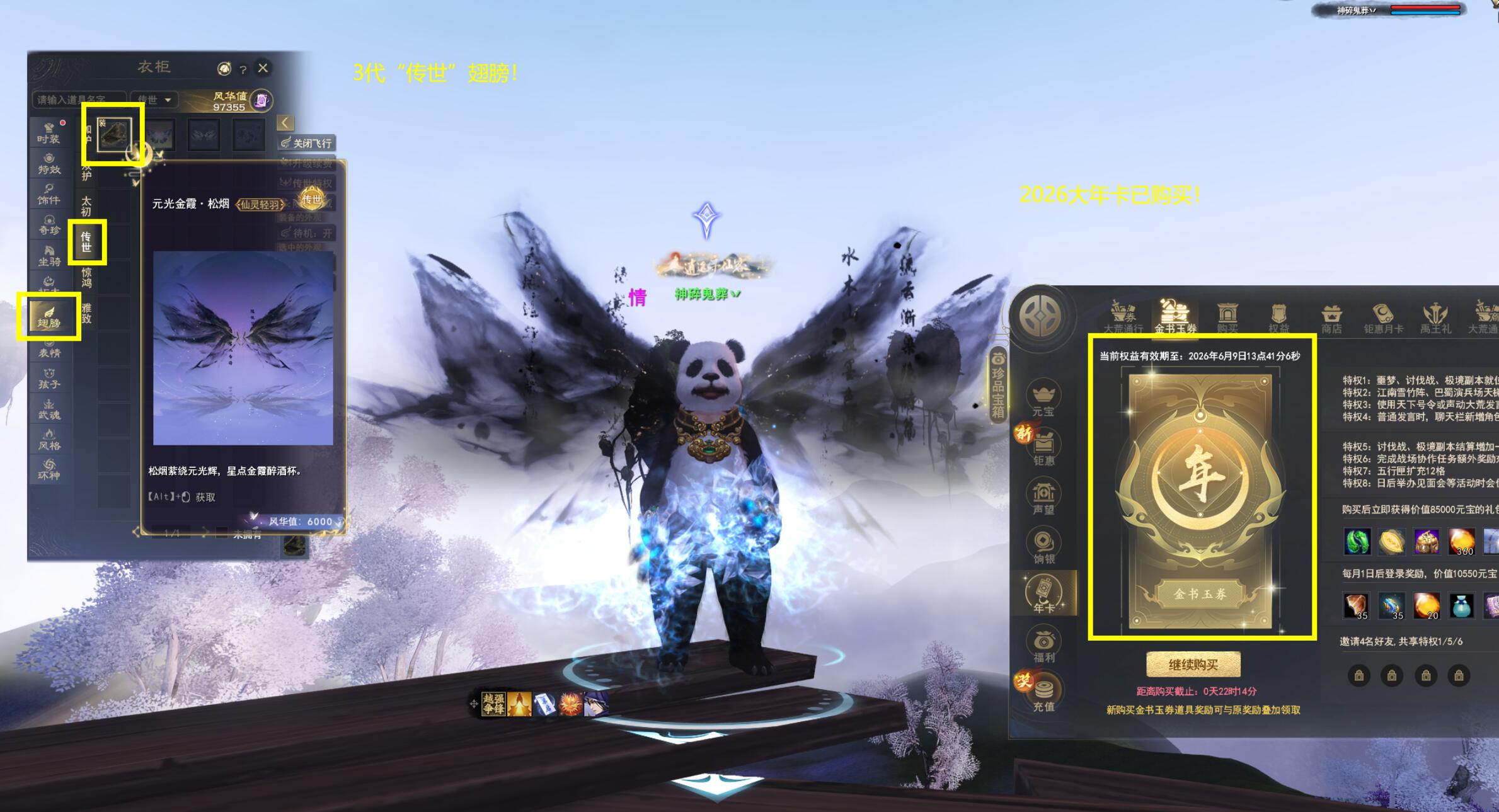Activate the 越强争锋 buff icon

pyautogui.click(x=493, y=704)
